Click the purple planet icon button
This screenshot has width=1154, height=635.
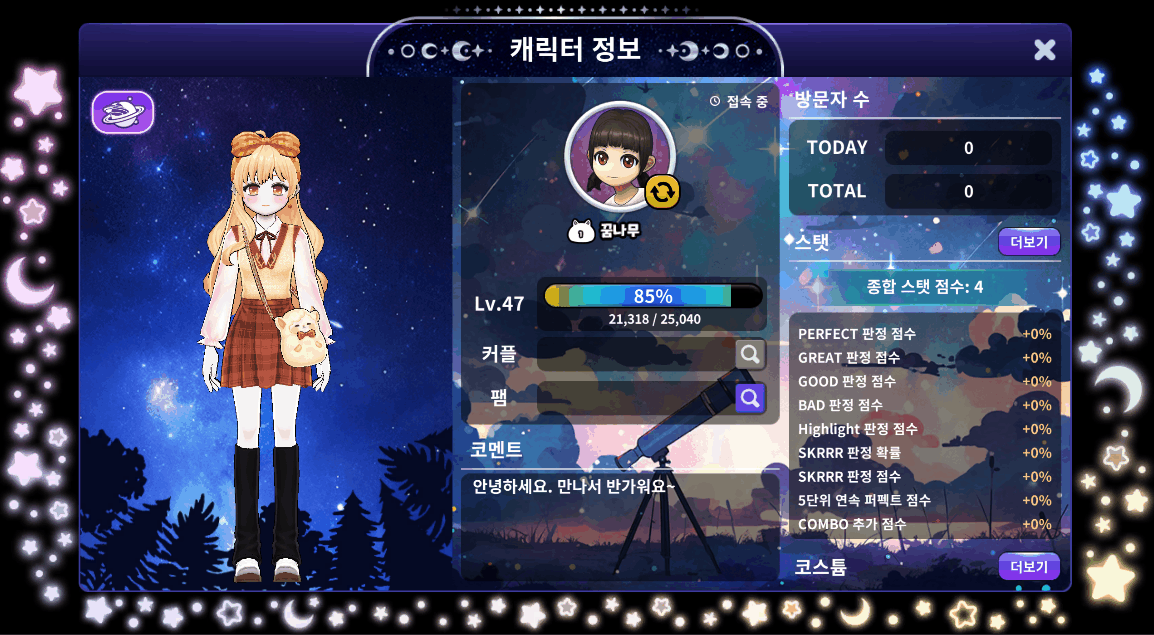pyautogui.click(x=123, y=112)
